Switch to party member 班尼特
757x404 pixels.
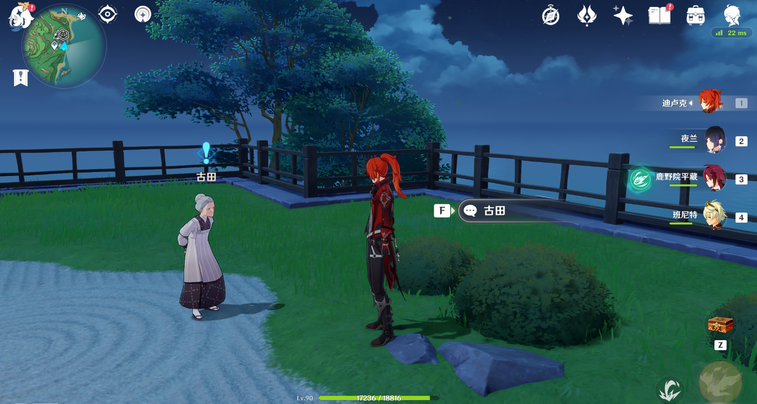coord(714,215)
